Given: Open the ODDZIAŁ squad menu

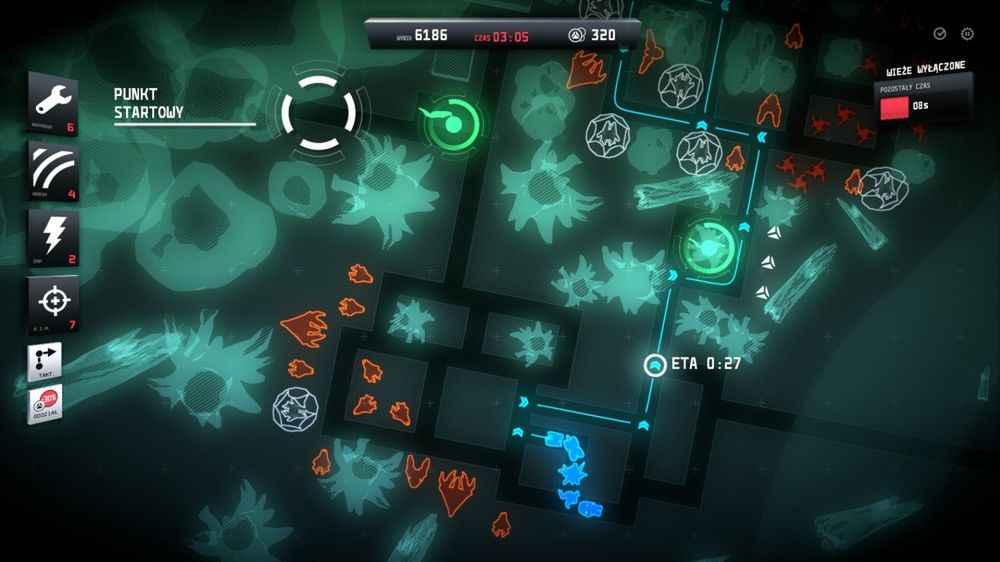Looking at the screenshot, I should [45, 405].
